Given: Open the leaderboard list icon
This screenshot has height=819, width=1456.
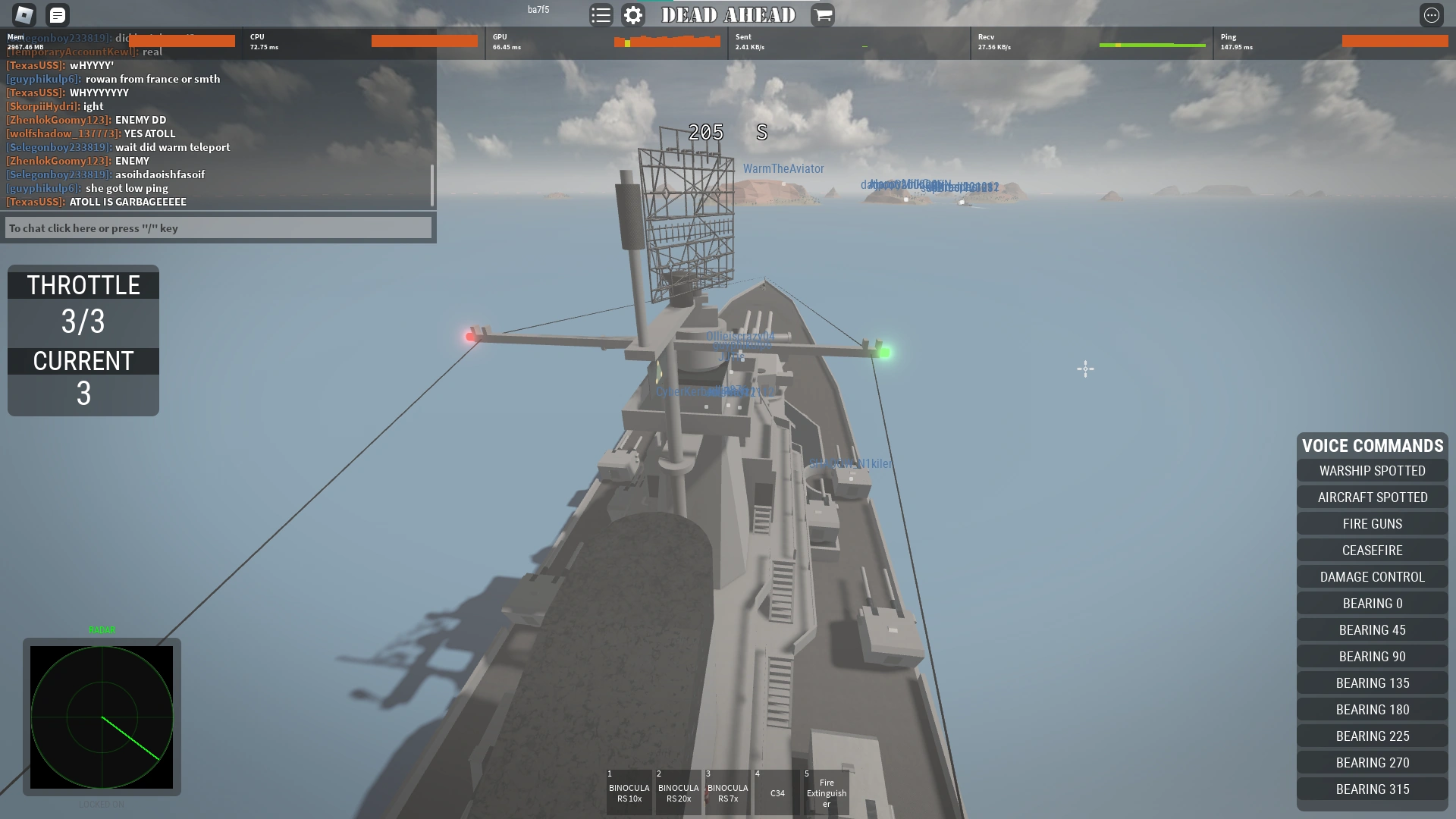Looking at the screenshot, I should click(x=601, y=15).
